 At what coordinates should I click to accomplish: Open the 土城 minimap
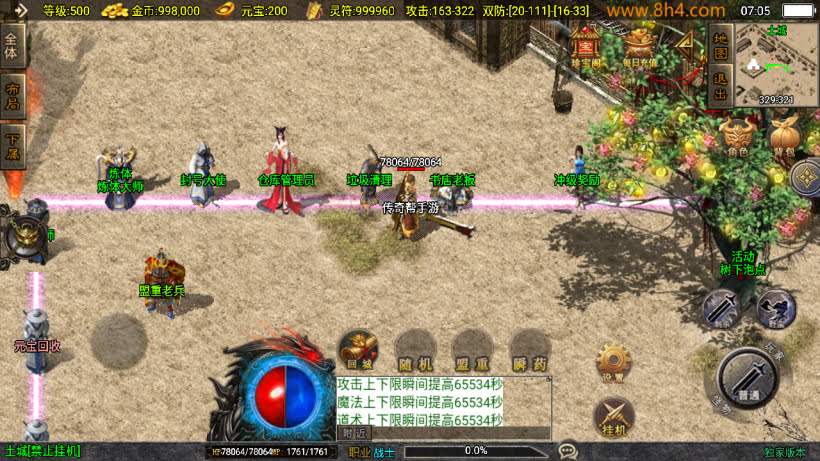[x=776, y=60]
